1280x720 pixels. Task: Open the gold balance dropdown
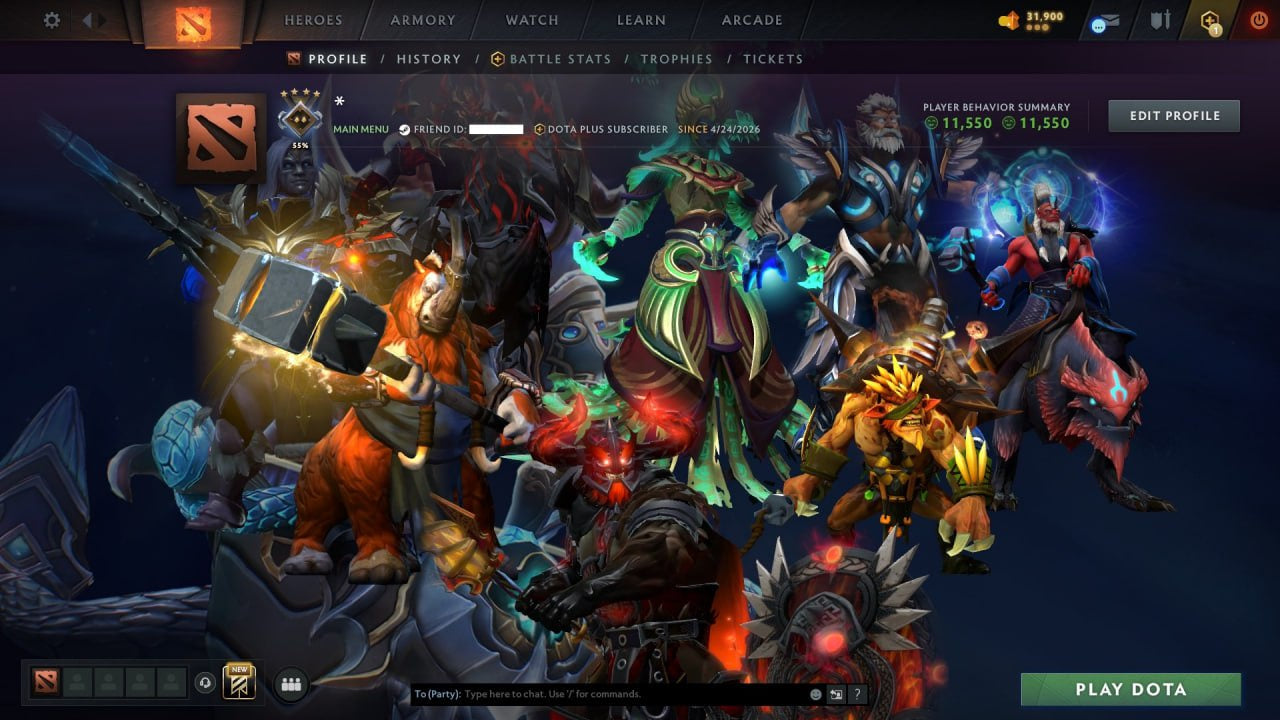pos(1031,17)
